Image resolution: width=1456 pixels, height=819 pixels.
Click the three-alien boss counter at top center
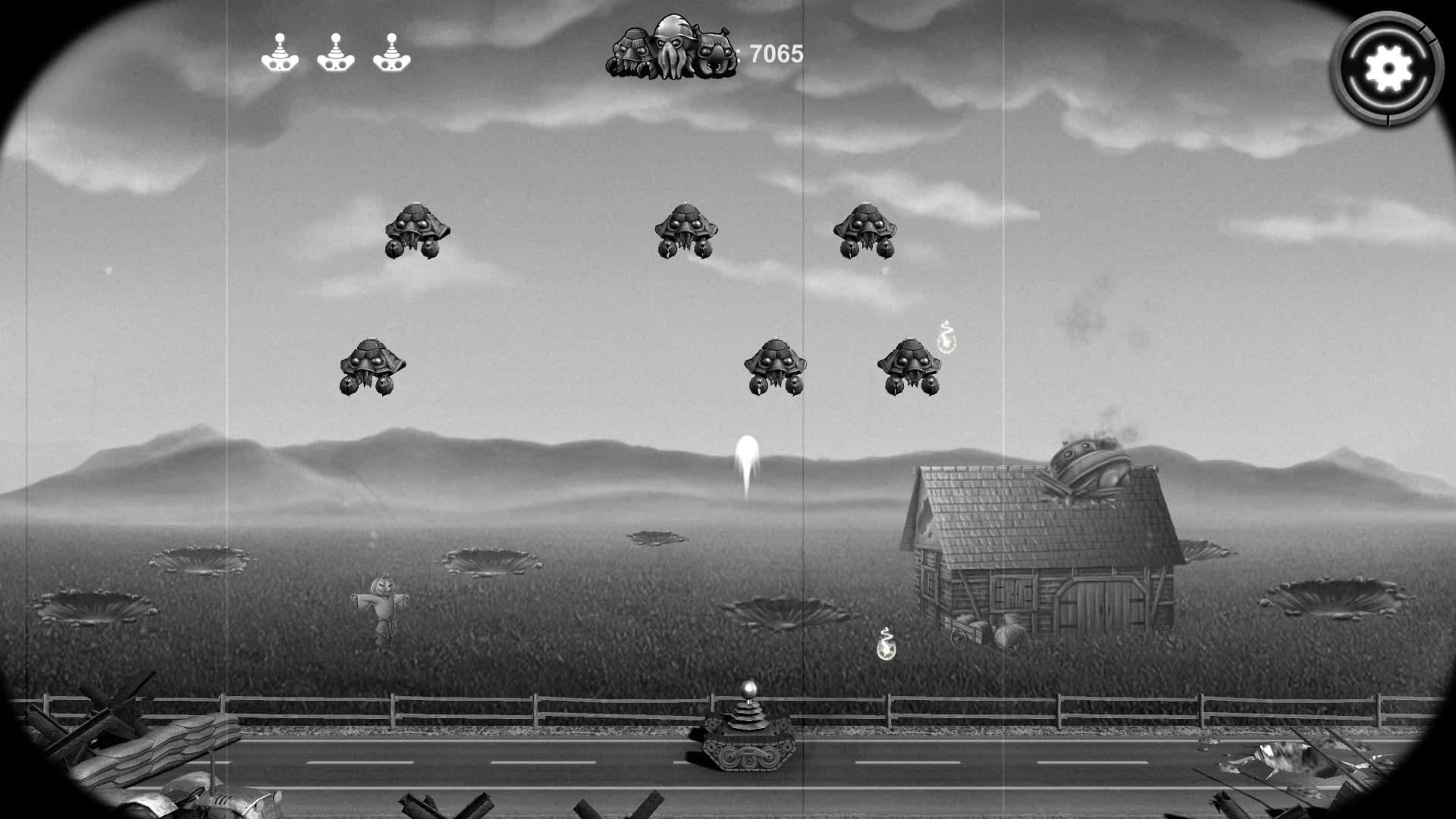click(671, 49)
